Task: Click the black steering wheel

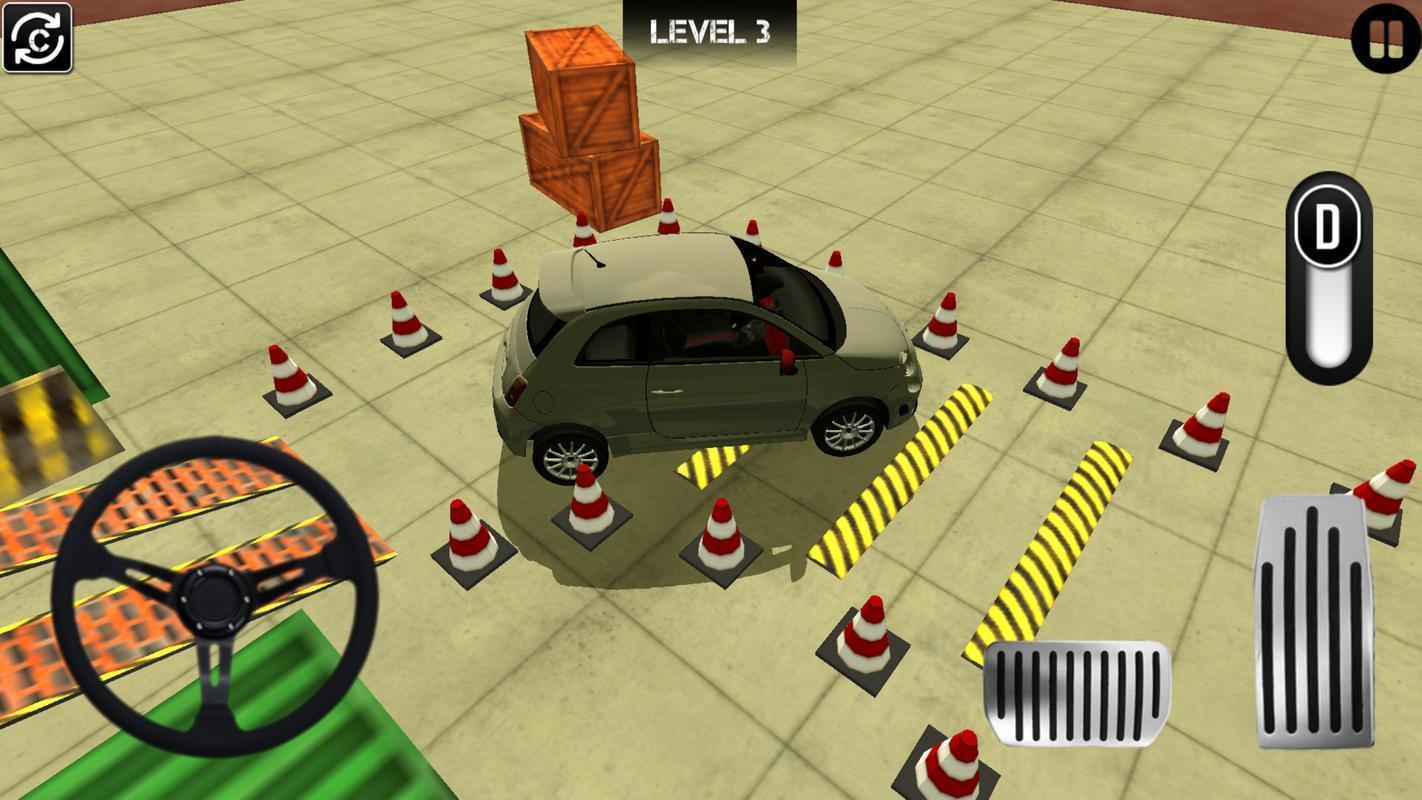Action: pos(214,597)
